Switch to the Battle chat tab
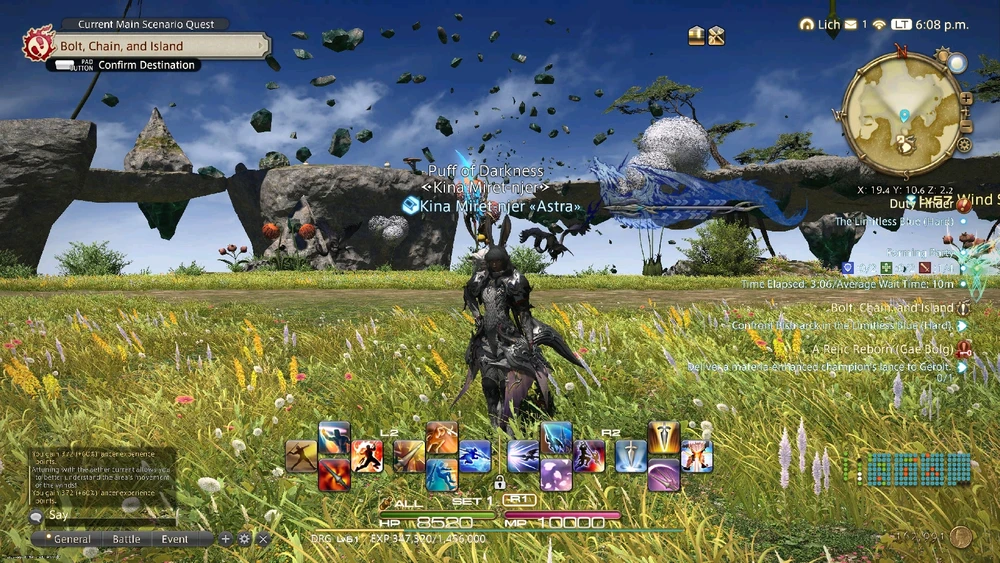1000x563 pixels. click(126, 539)
